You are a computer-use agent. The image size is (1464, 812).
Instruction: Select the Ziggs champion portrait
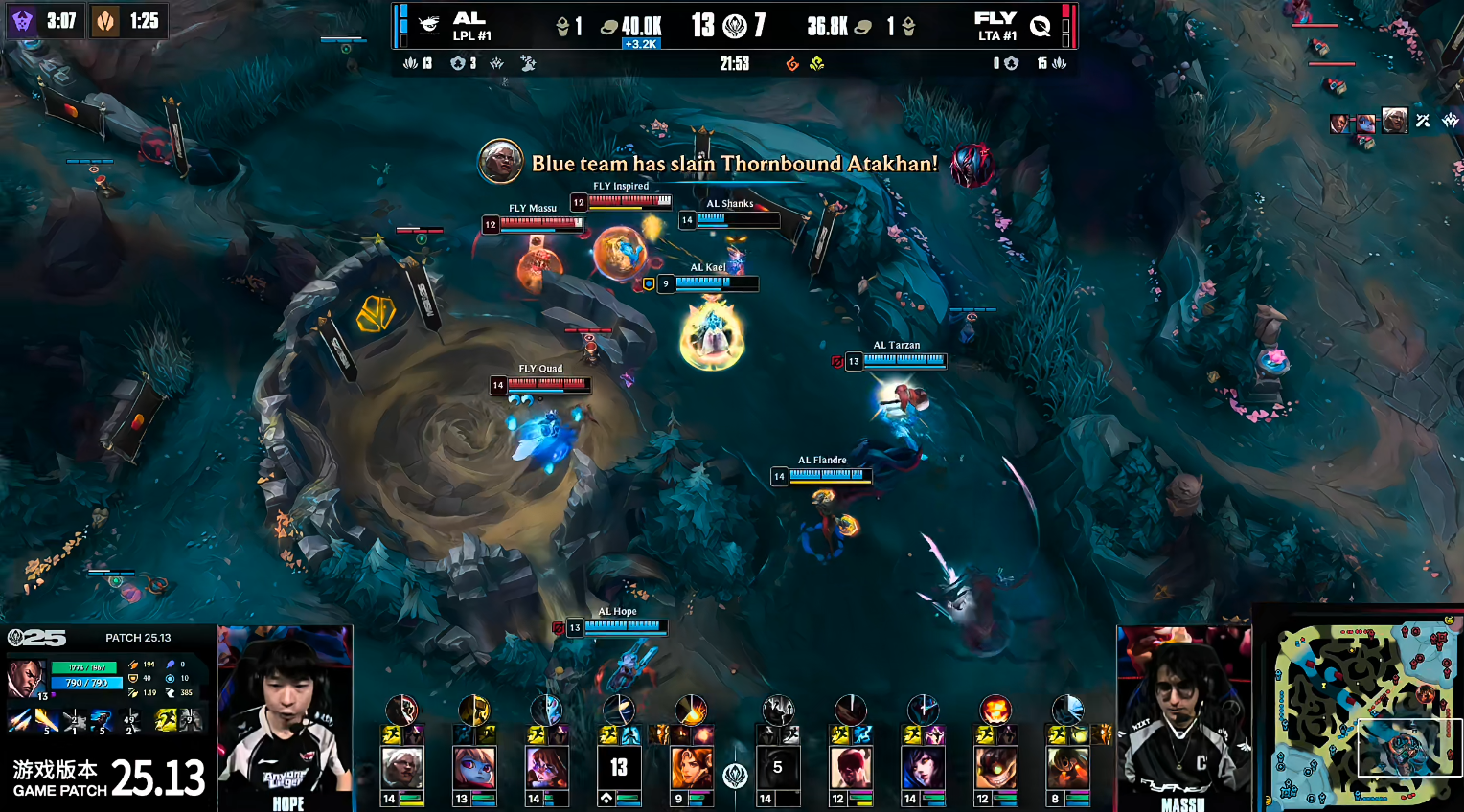point(995,768)
